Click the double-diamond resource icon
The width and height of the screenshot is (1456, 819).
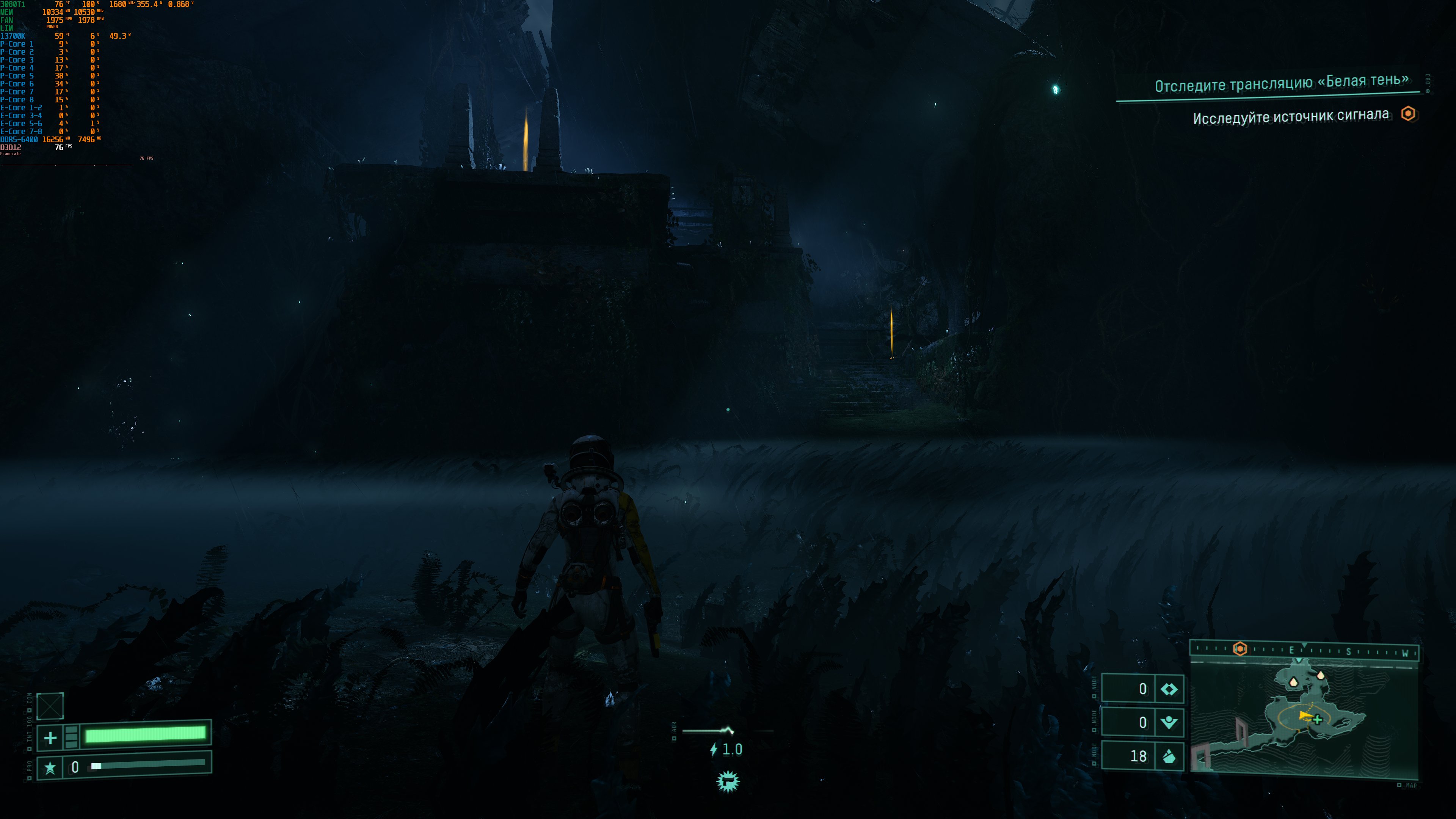tap(1168, 689)
